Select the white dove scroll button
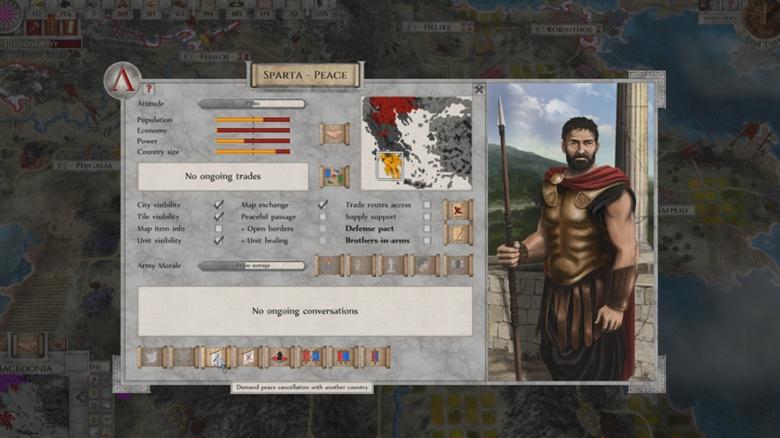Viewport: 780px width, 438px height. 152,356
